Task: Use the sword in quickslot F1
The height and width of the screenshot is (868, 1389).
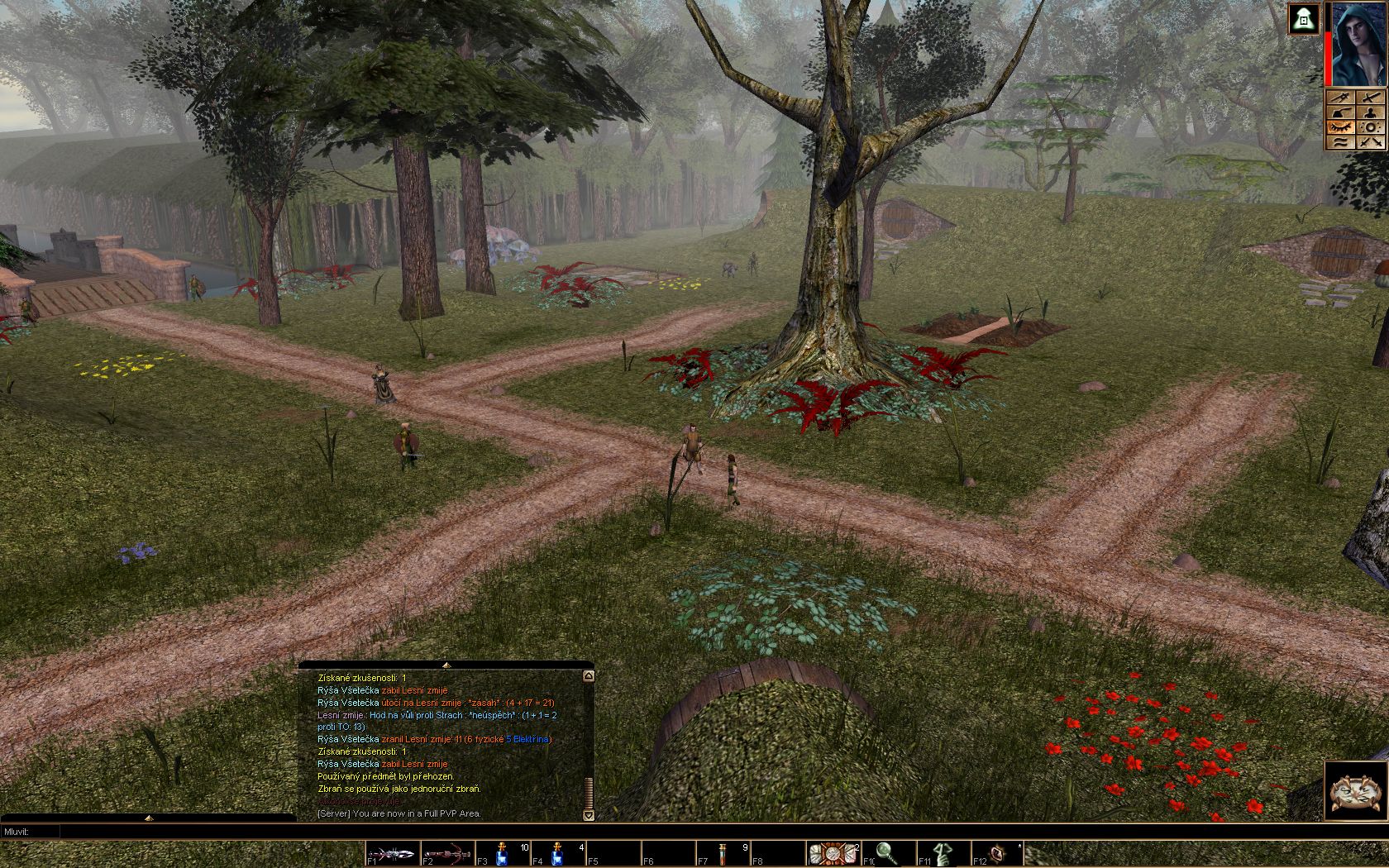Action: click(x=392, y=853)
